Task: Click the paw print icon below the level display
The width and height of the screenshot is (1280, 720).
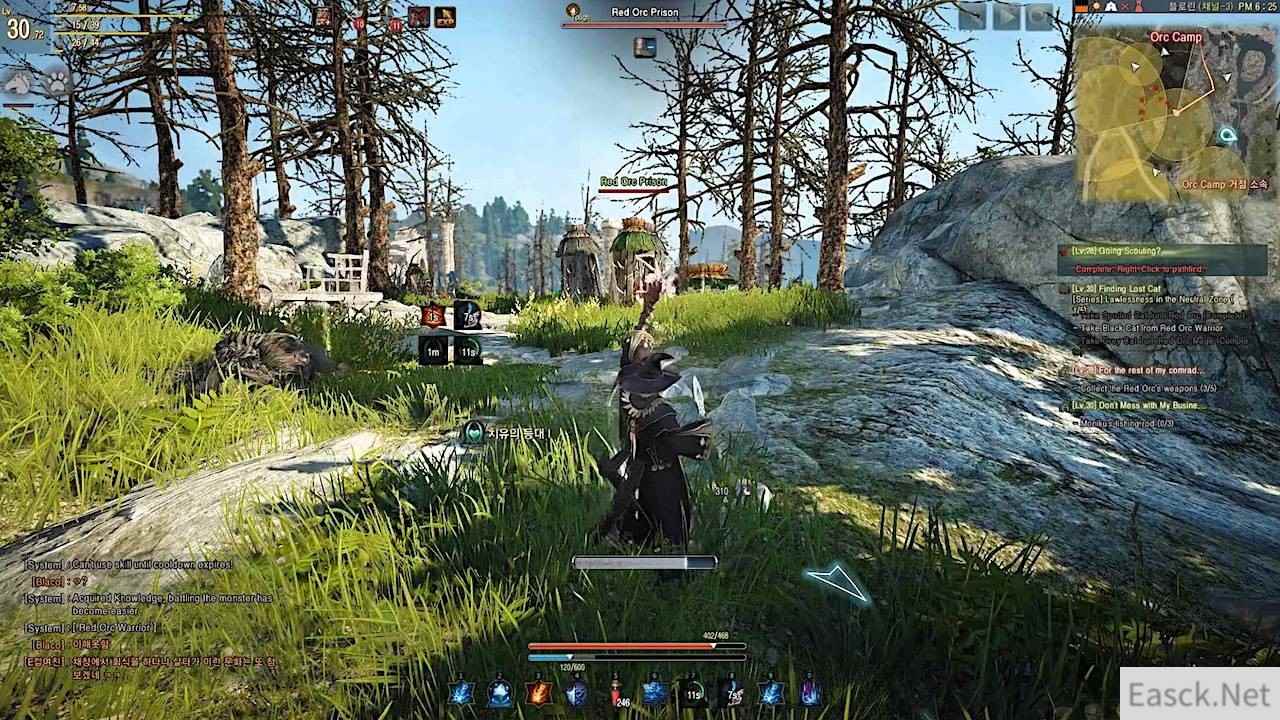Action: pyautogui.click(x=56, y=82)
